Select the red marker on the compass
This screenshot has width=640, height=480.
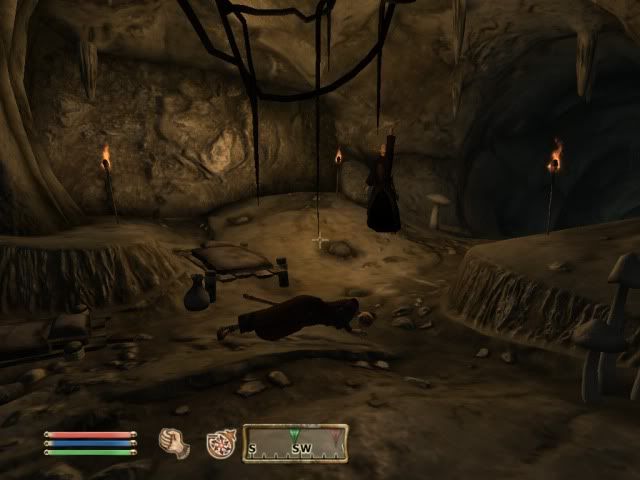(x=334, y=436)
